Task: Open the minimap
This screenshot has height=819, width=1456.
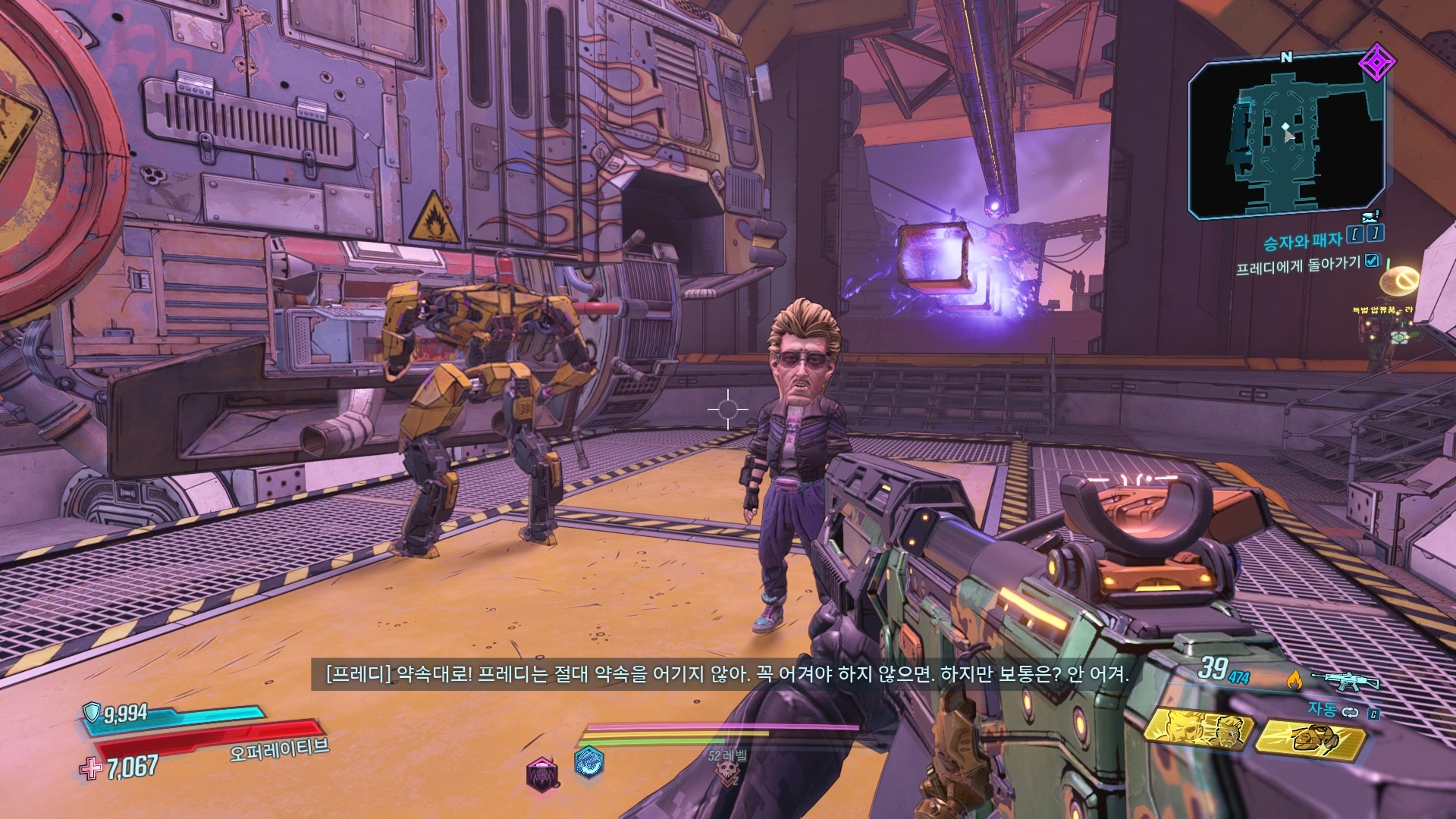Action: (1287, 136)
